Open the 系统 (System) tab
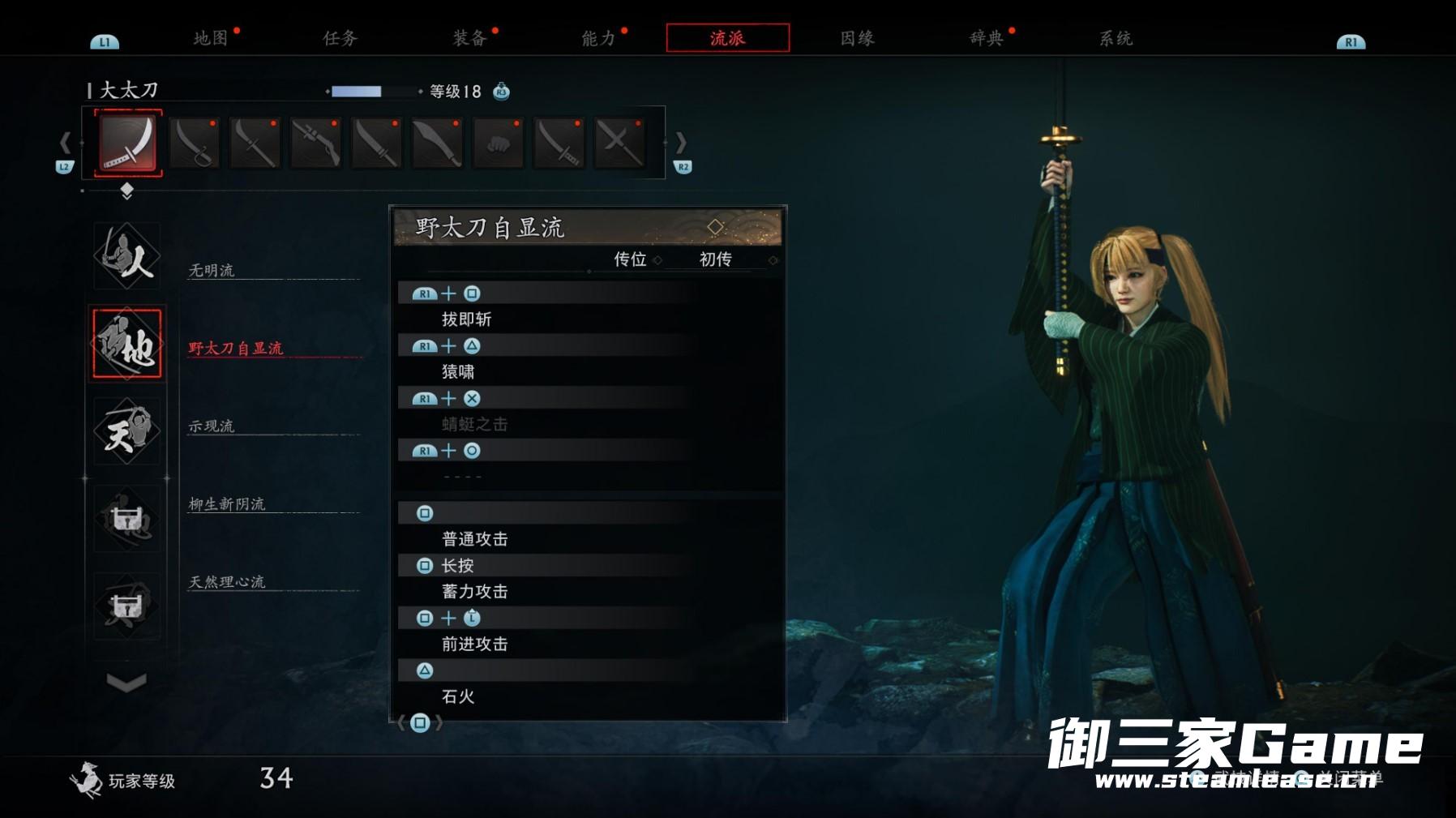1456x818 pixels. point(1116,38)
